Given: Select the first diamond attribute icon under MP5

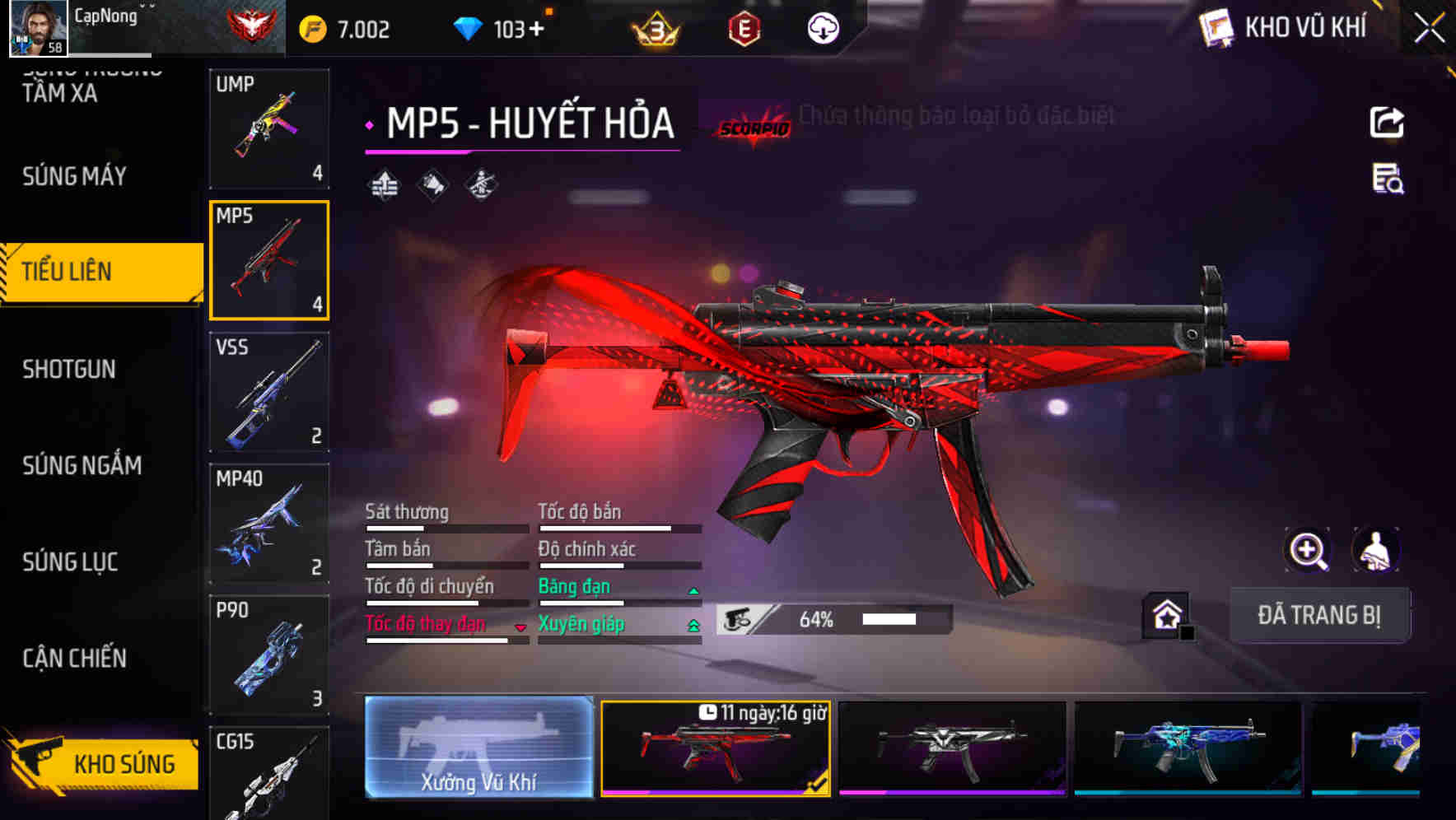Looking at the screenshot, I should (x=384, y=184).
